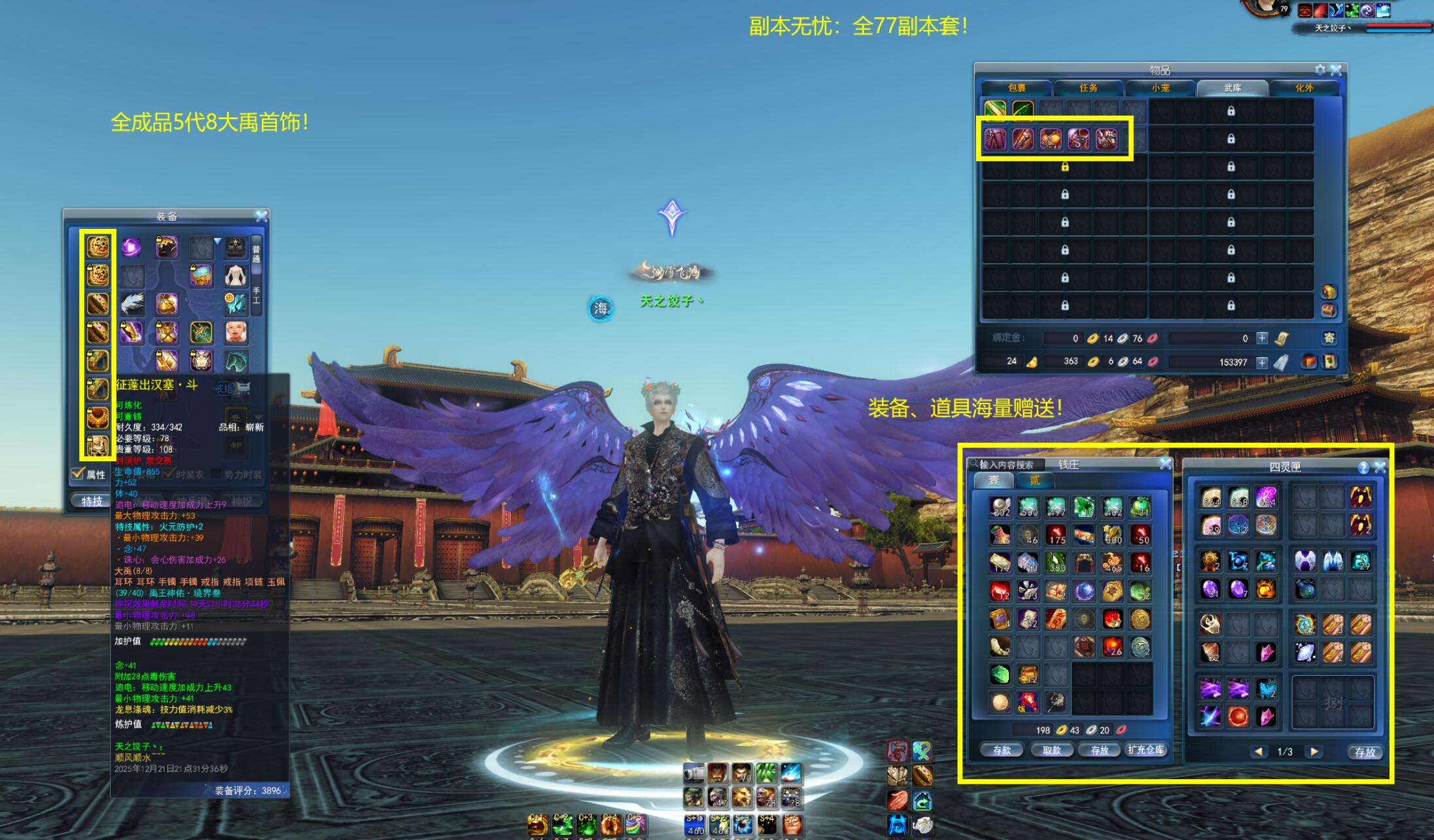
Task: Click the 存款 deposit money button
Action: click(x=1002, y=750)
